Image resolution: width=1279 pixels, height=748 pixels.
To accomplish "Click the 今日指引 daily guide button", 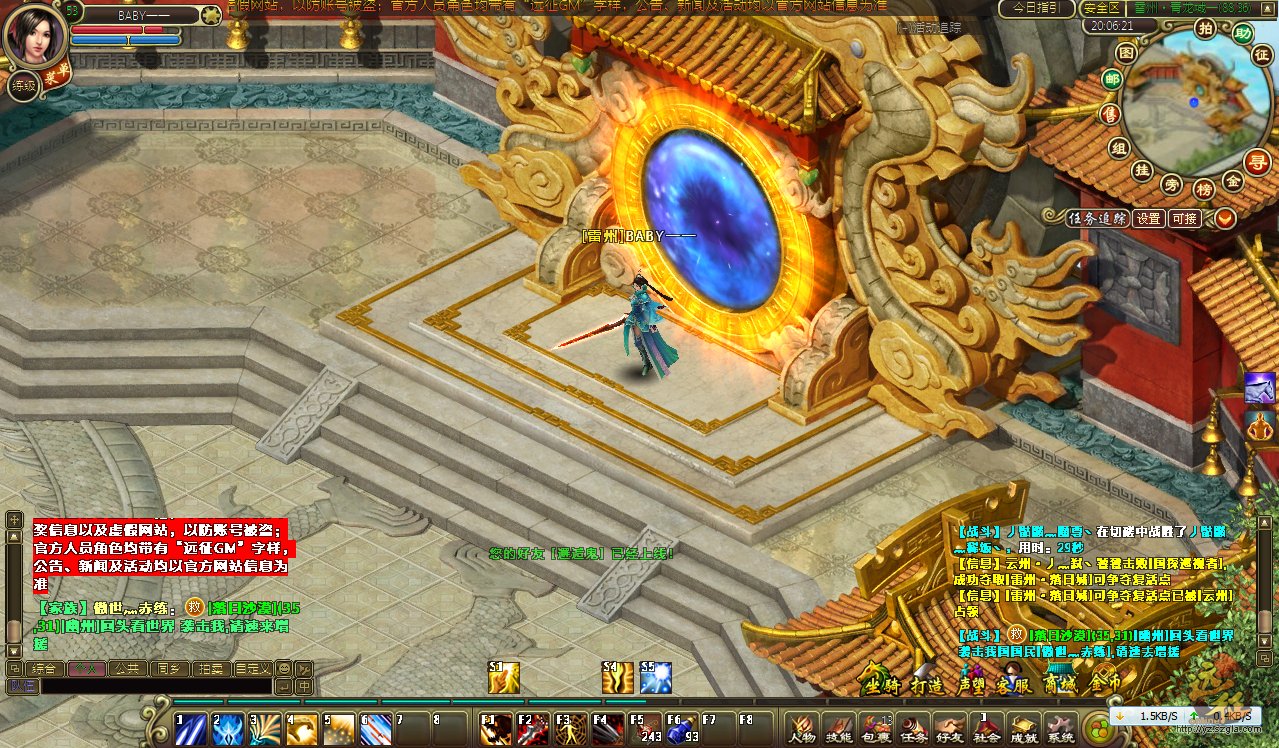I will tap(1036, 8).
